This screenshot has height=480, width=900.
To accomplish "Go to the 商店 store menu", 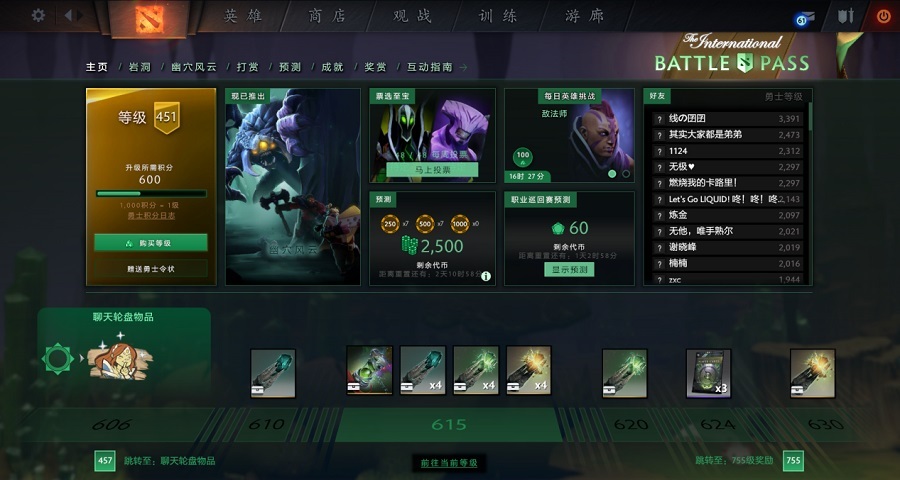I will [329, 16].
